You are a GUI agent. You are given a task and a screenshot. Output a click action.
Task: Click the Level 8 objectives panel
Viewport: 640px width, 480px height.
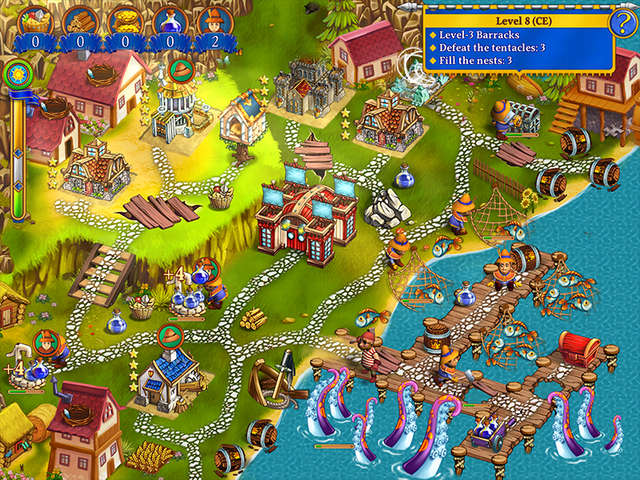coord(516,40)
